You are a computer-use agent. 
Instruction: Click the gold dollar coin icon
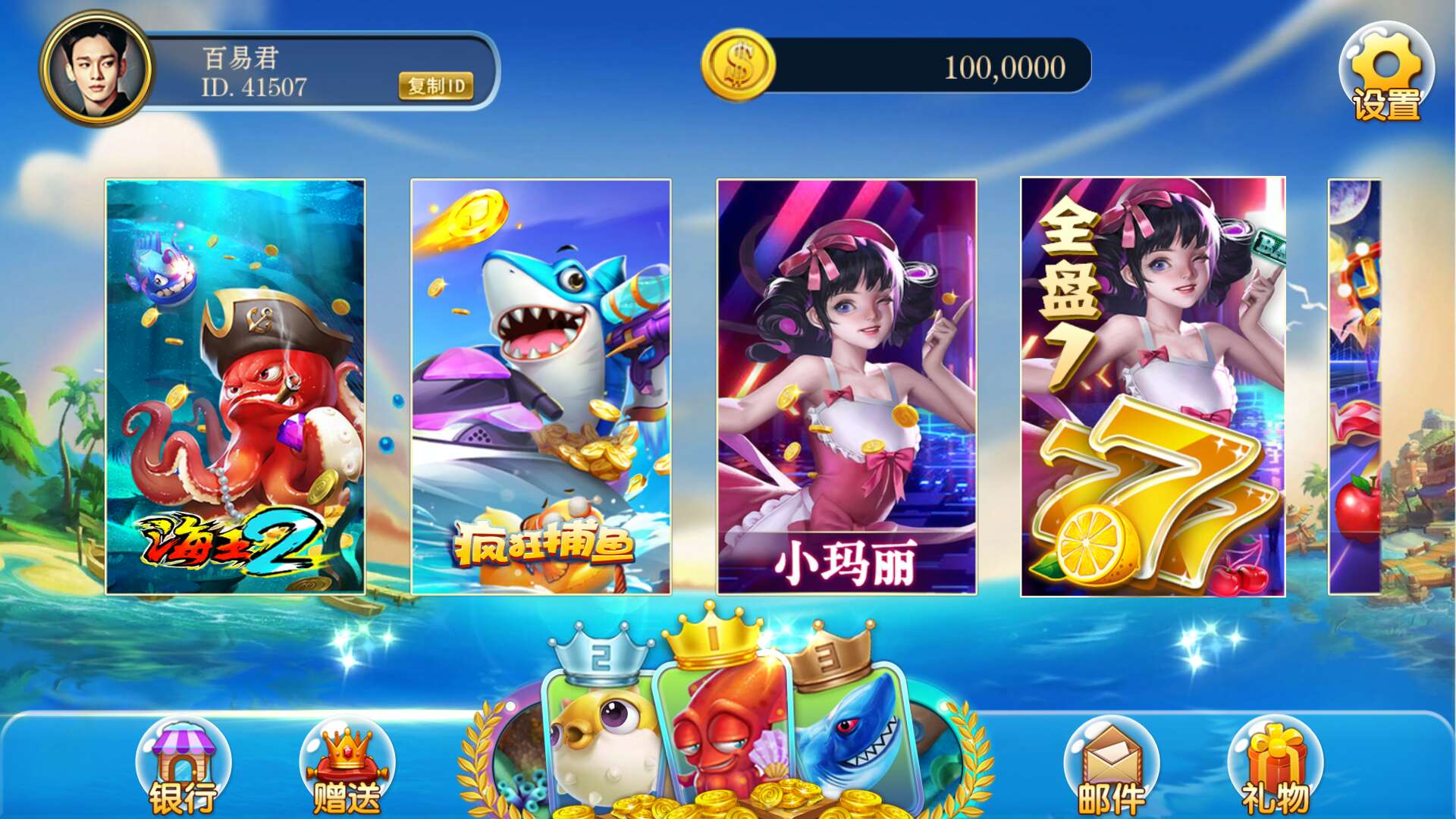click(738, 66)
